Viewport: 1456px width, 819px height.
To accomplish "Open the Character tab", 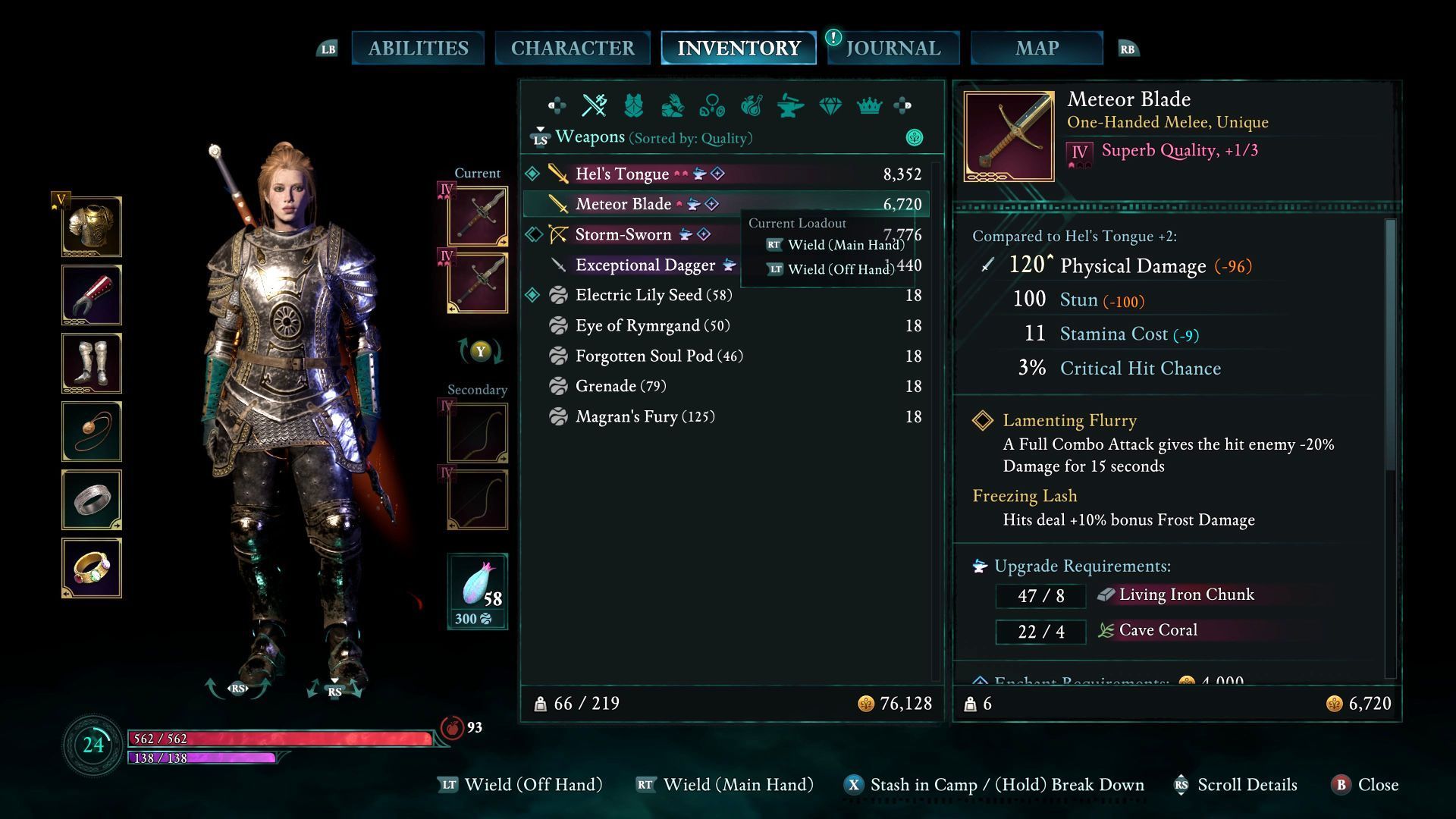I will (x=573, y=49).
